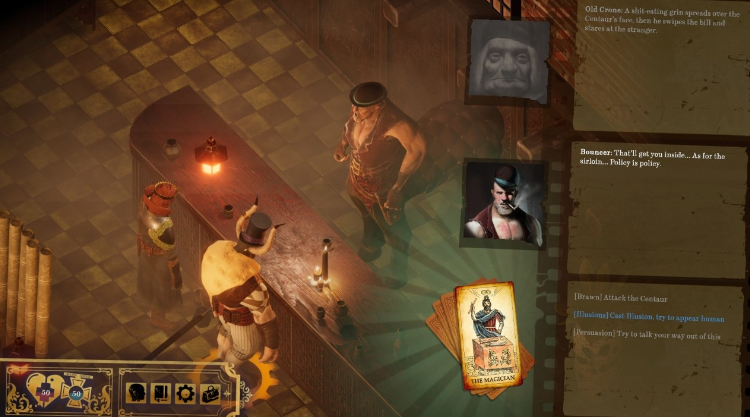Open the journal book icon
Image resolution: width=750 pixels, height=417 pixels.
[x=159, y=392]
